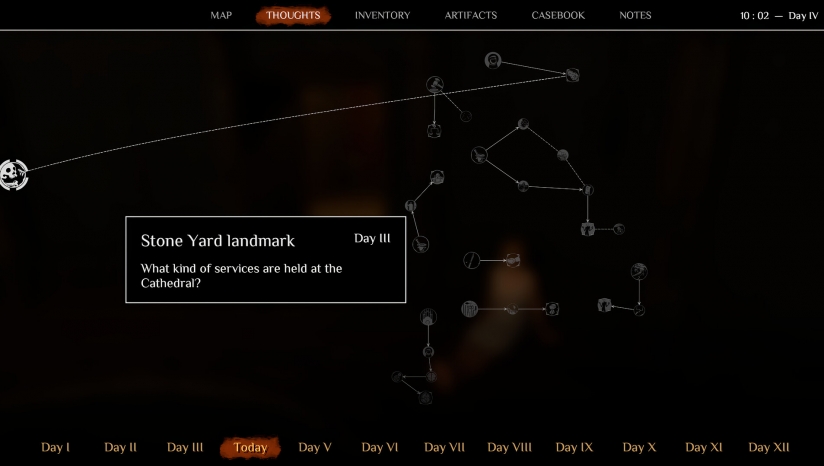
Task: Select Day II on the timeline
Action: (x=120, y=448)
